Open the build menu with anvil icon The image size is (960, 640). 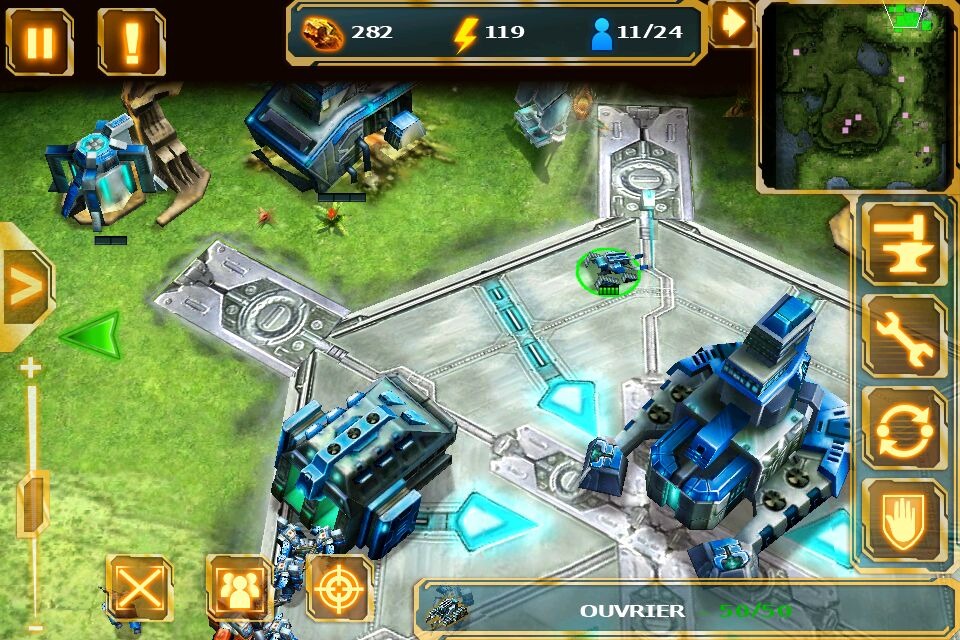[904, 242]
